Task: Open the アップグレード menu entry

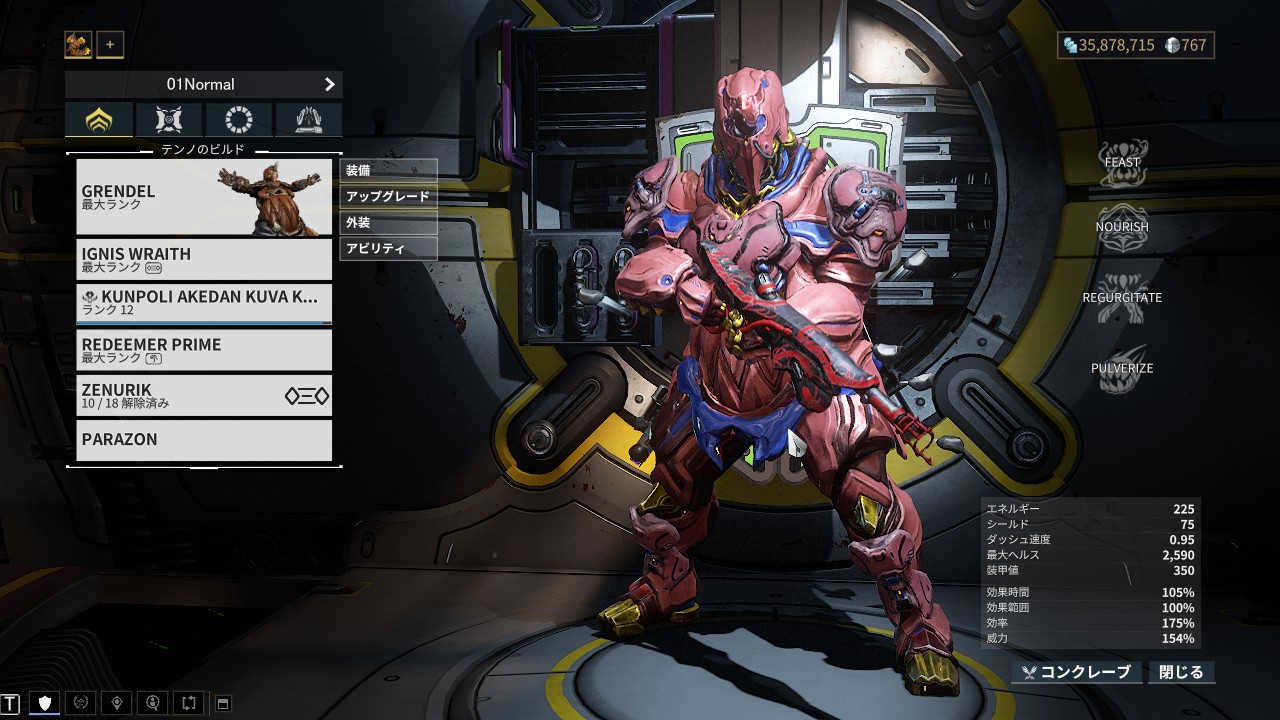Action: [x=388, y=196]
